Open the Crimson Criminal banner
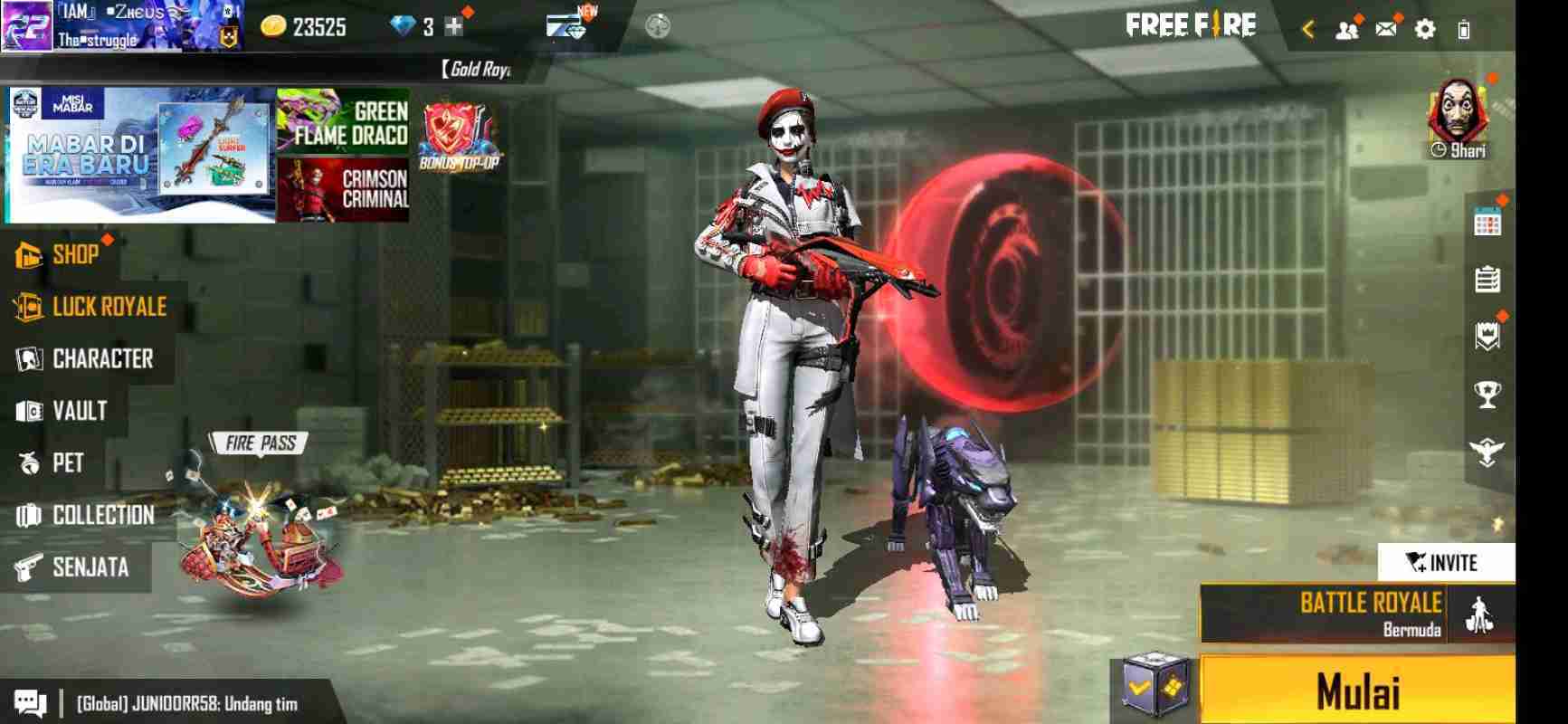This screenshot has height=724, width=1568. click(343, 189)
